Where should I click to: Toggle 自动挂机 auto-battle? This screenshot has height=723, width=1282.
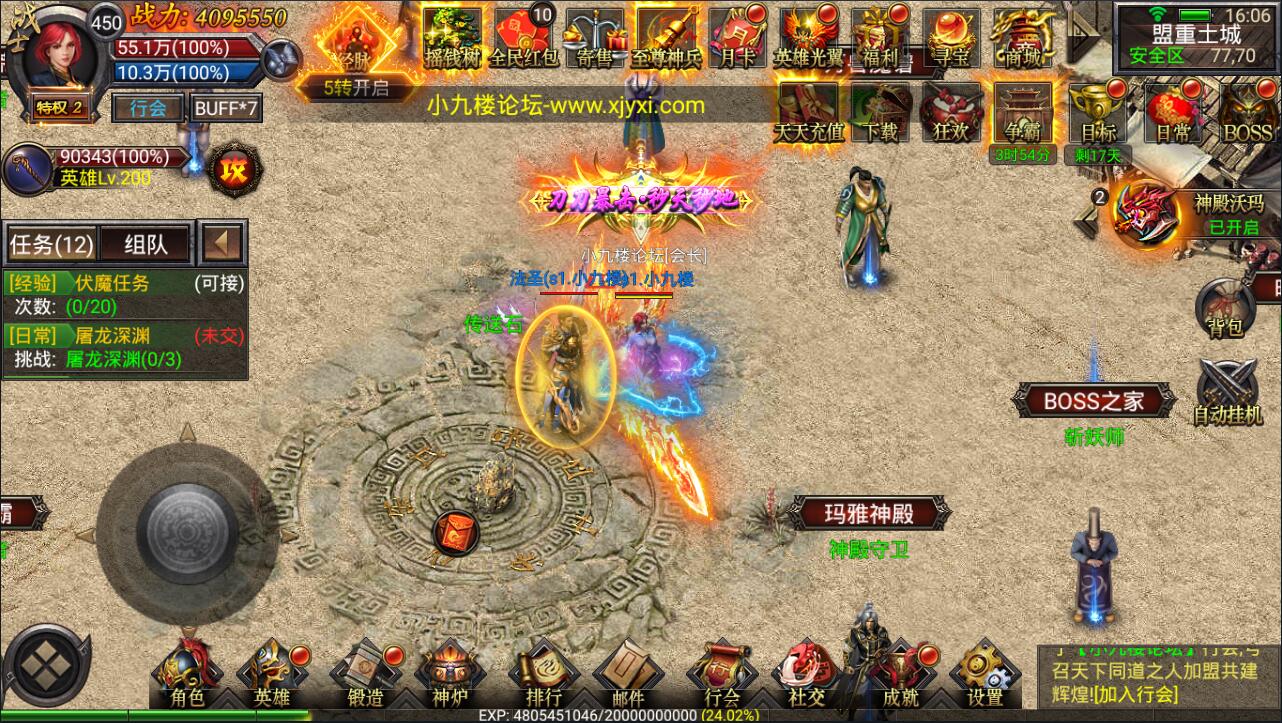click(x=1227, y=392)
